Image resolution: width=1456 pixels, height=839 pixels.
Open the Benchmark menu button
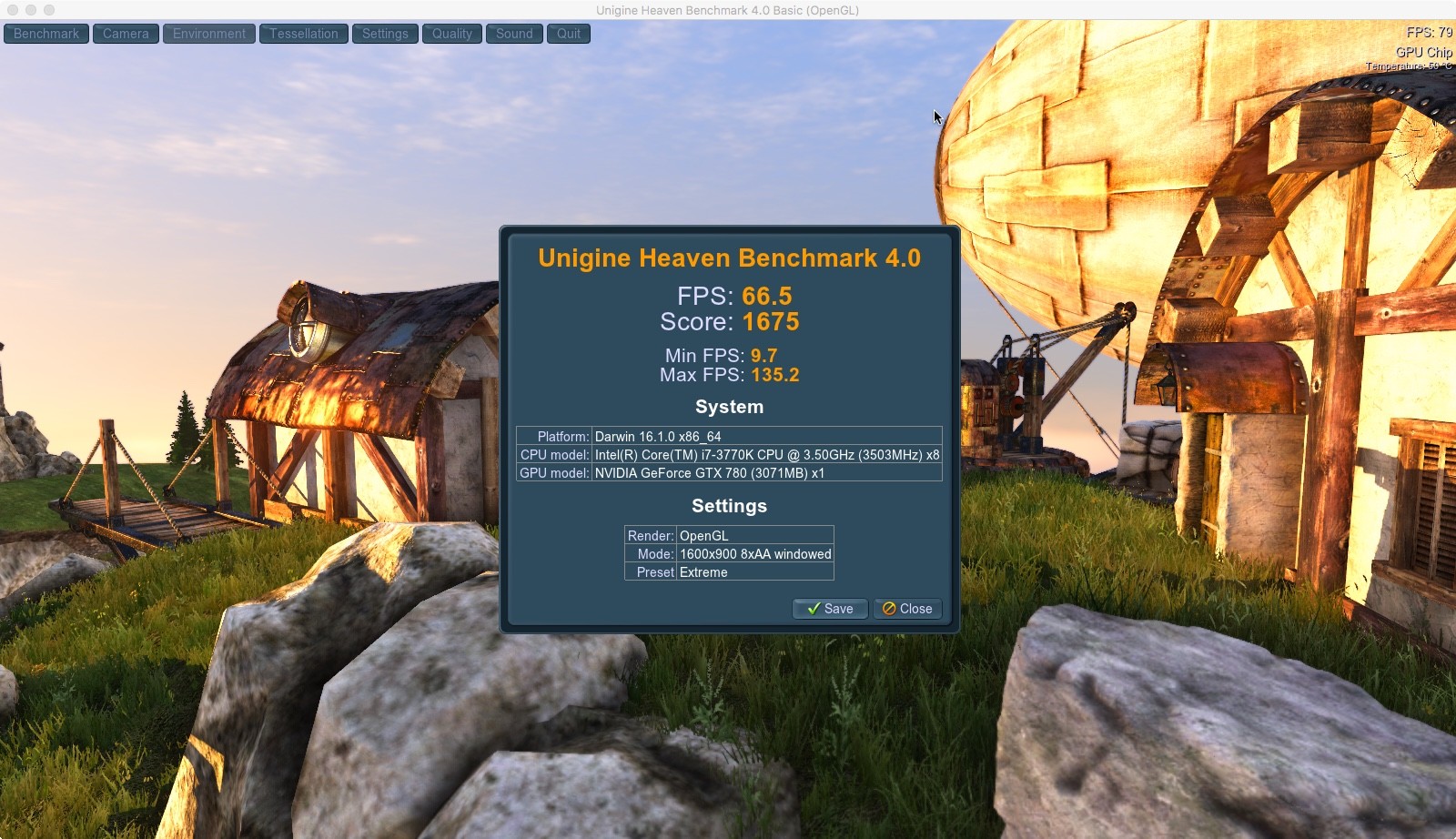46,34
